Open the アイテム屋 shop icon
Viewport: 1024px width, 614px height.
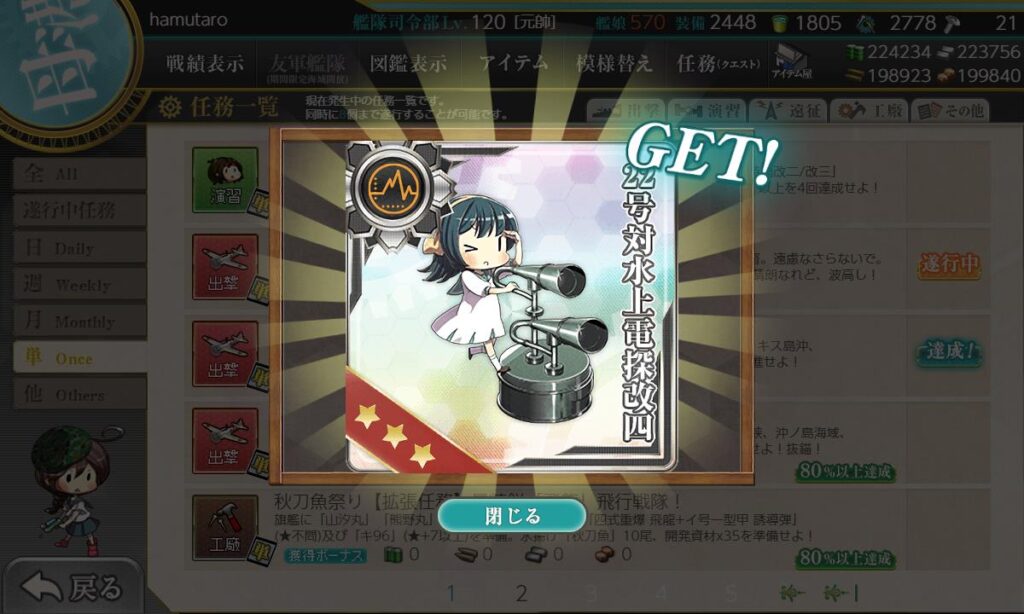click(792, 62)
